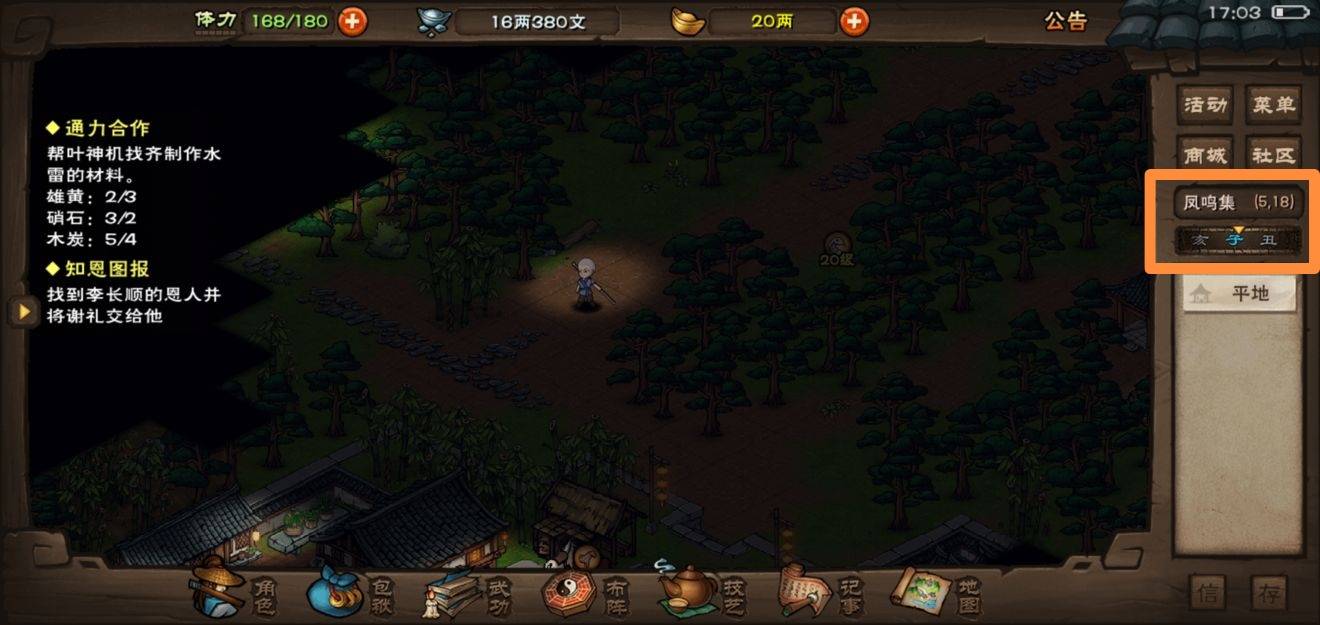This screenshot has width=1320, height=625.
Task: Open the 武功 martial arts book
Action: (x=470, y=592)
